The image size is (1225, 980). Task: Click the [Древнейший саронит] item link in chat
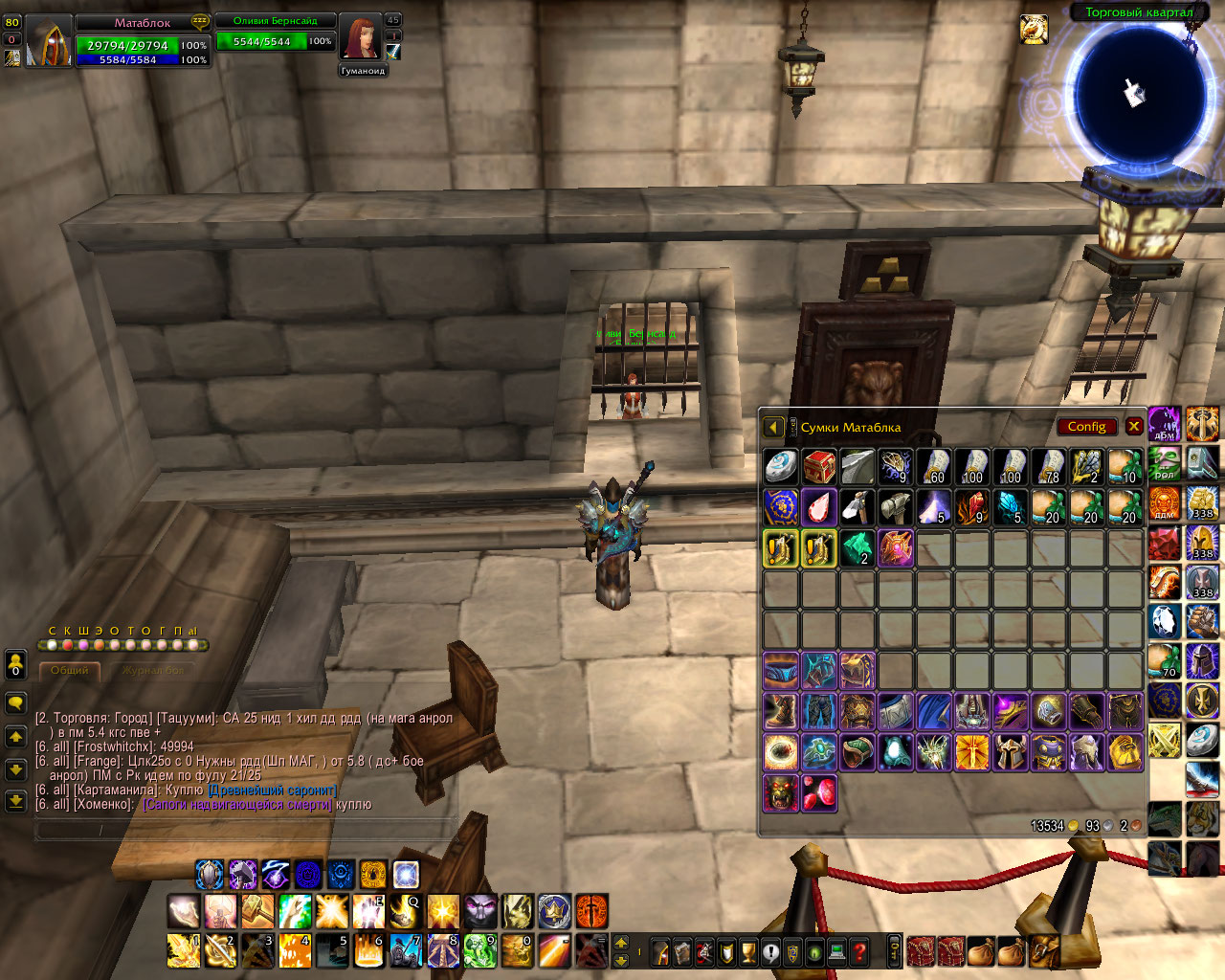272,791
